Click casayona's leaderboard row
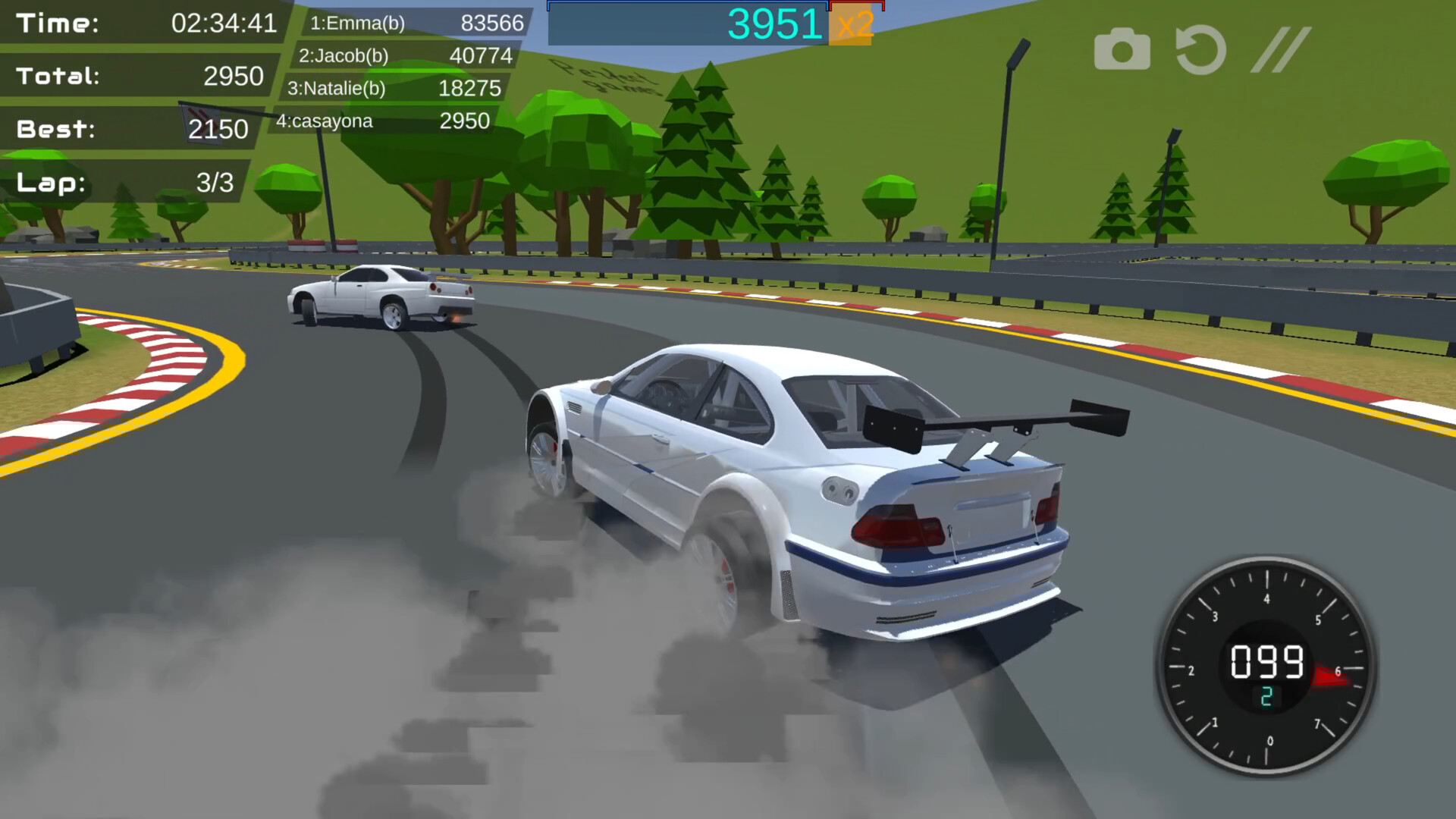This screenshot has width=1456, height=819. [x=381, y=121]
